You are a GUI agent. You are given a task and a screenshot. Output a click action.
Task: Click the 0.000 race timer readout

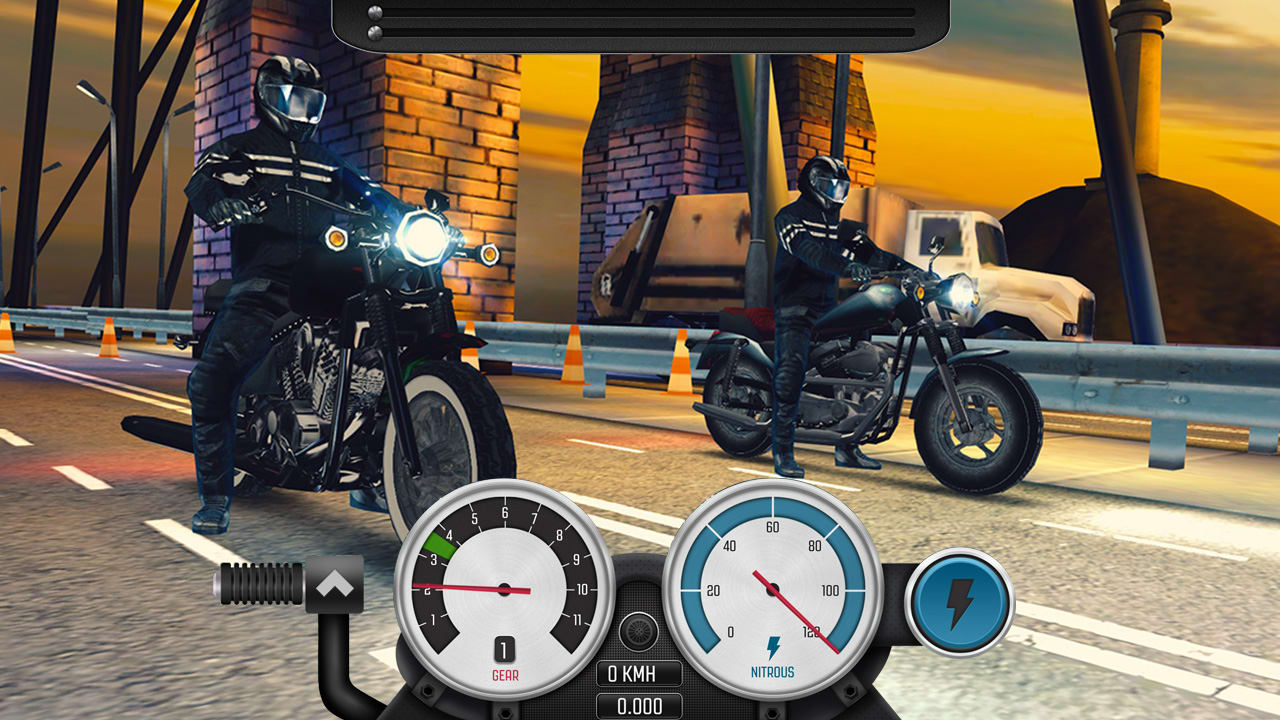[x=638, y=705]
